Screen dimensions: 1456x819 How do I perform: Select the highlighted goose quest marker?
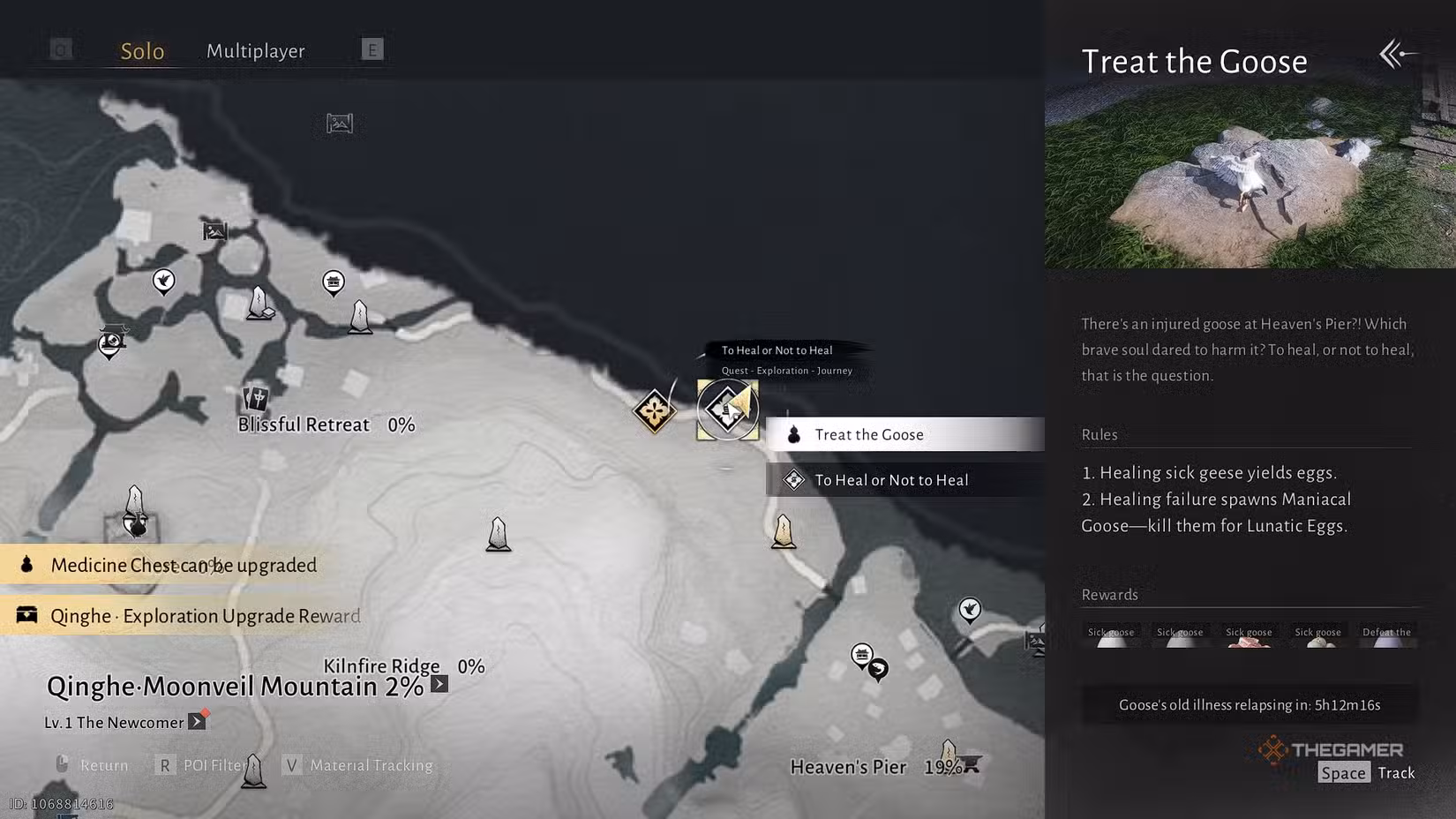pos(727,409)
